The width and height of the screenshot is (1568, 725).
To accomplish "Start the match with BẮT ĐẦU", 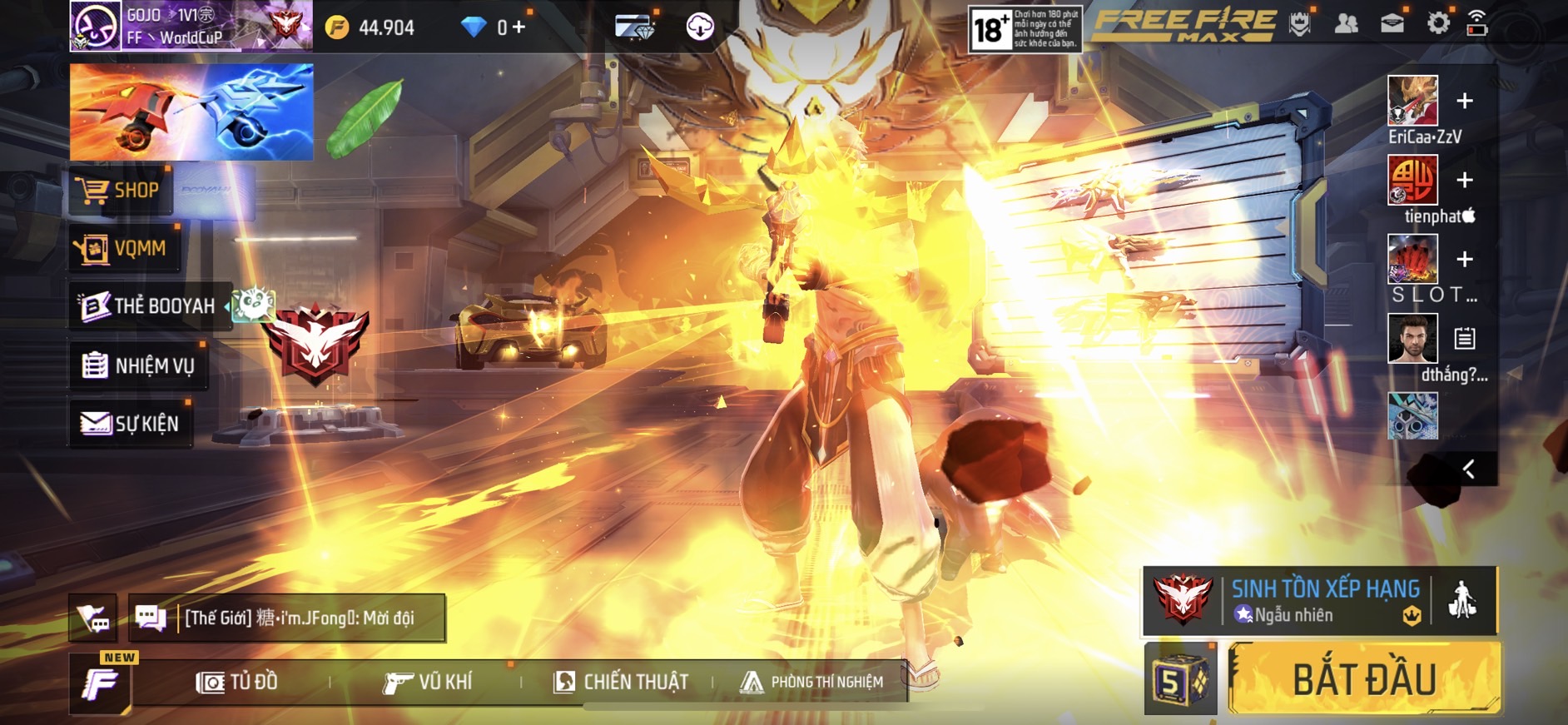I will (1364, 679).
